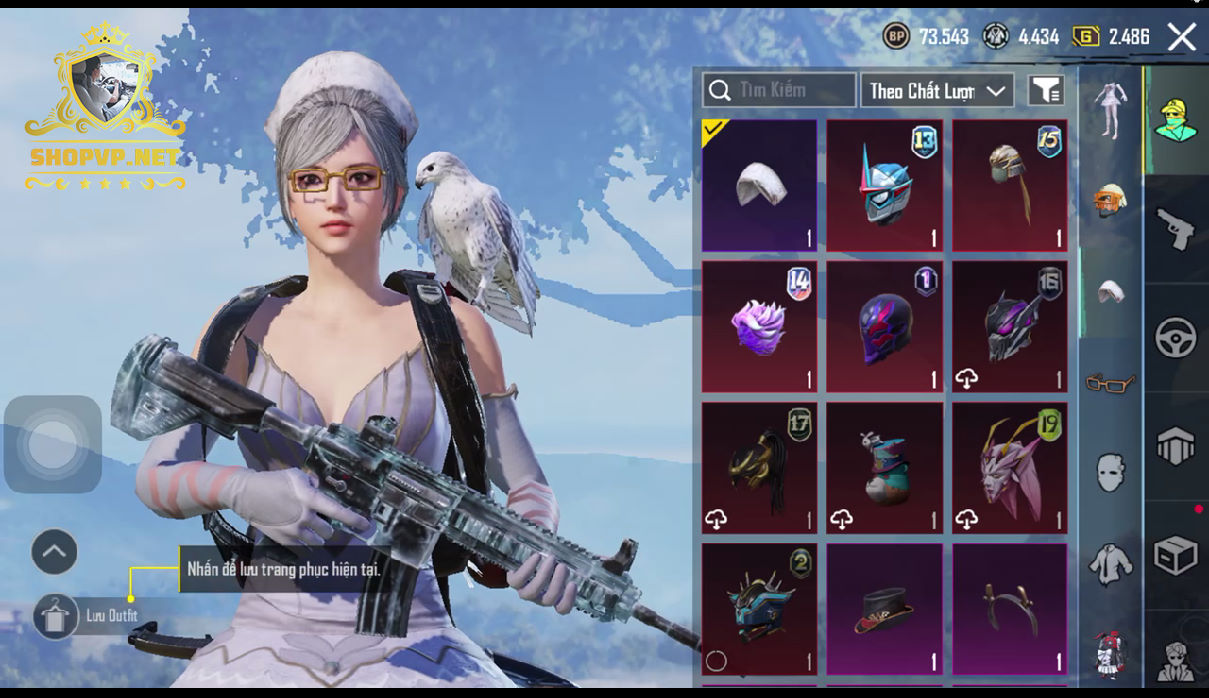
Task: Open the supply crate tab
Action: pyautogui.click(x=1175, y=555)
